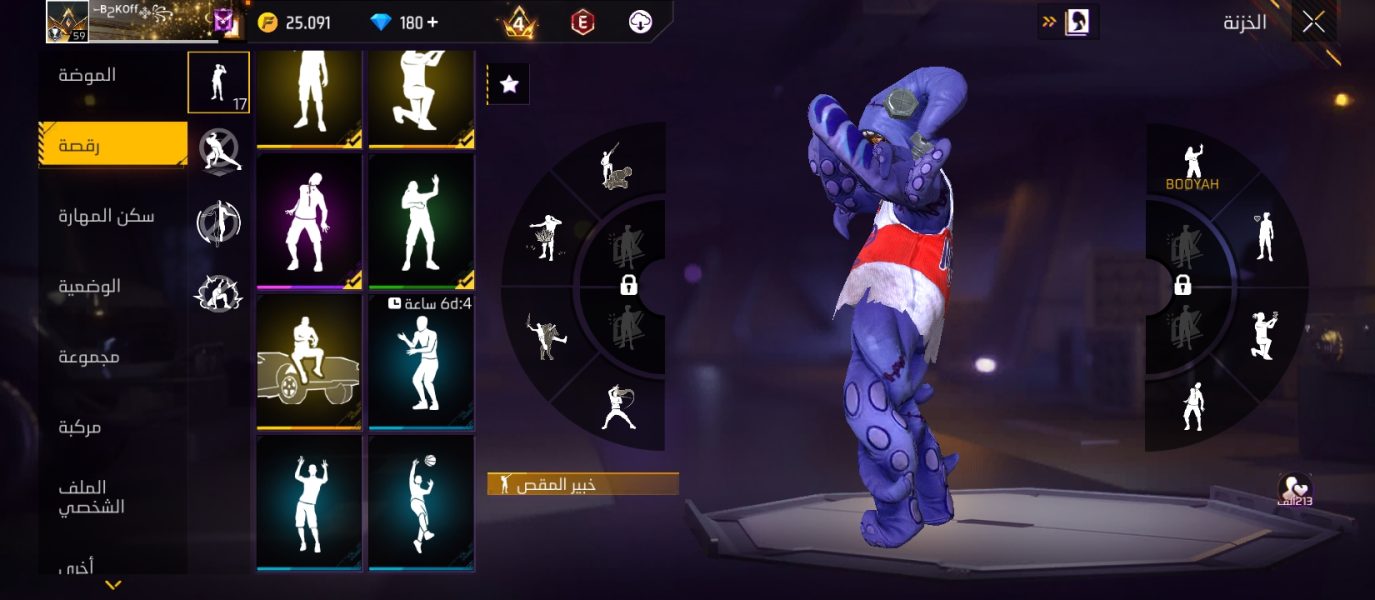Click the gold crown rank badge
1375x600 pixels.
coord(518,22)
